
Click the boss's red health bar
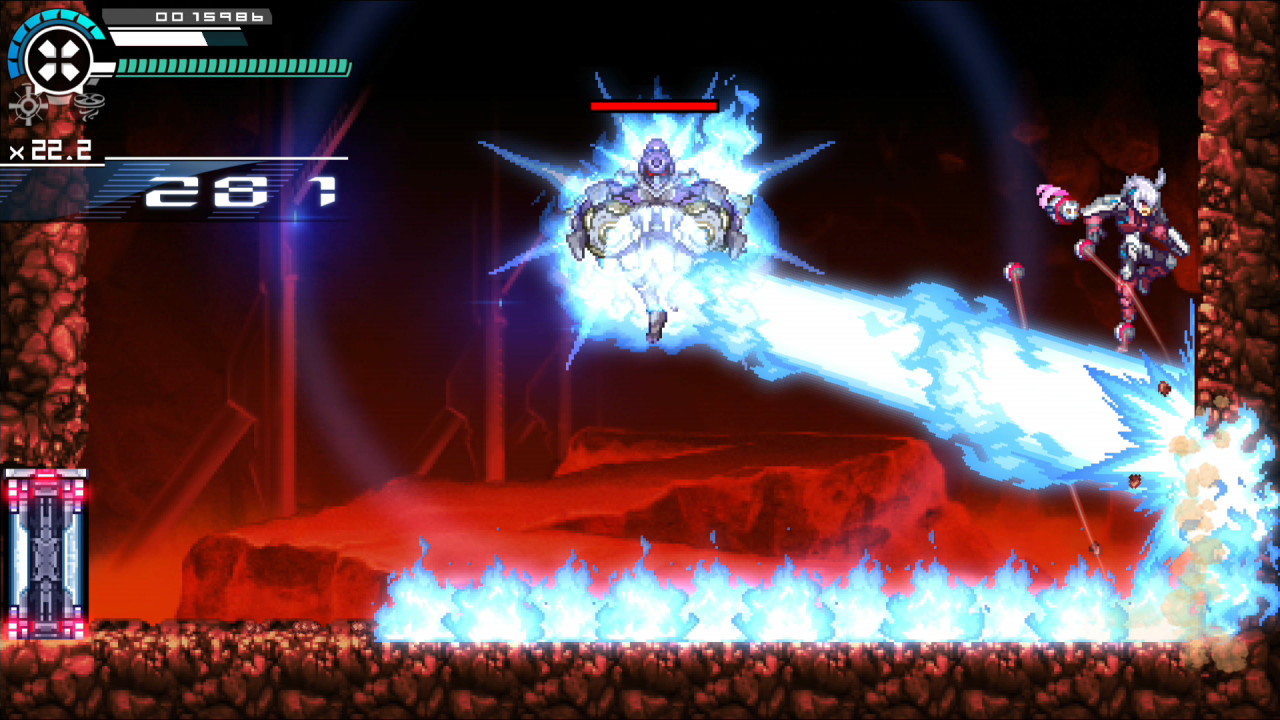click(x=655, y=107)
